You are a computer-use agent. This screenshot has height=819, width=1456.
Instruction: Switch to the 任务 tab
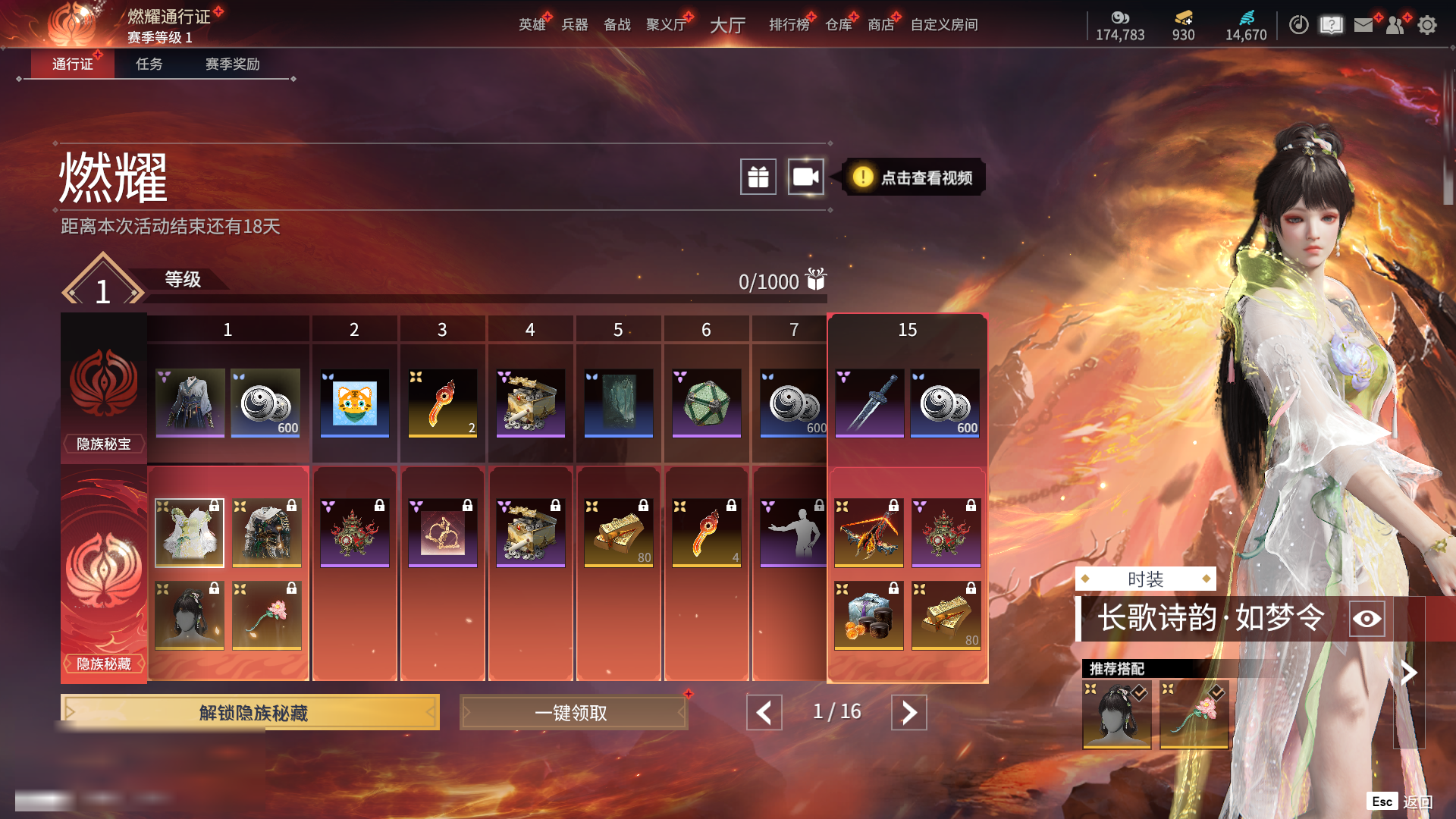149,64
